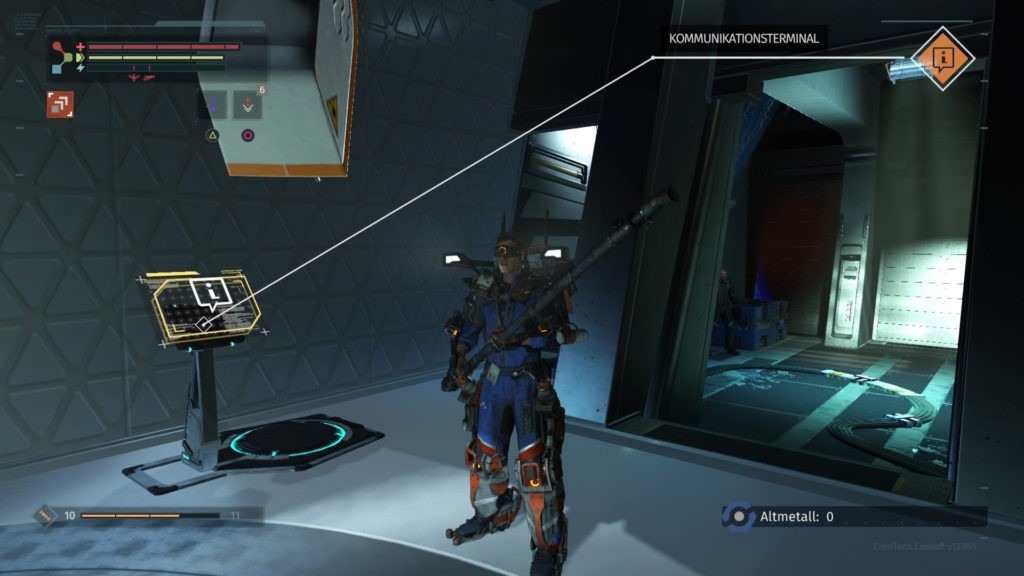This screenshot has height=576, width=1024.
Task: Click the terminal interaction speech marker
Action: (211, 293)
